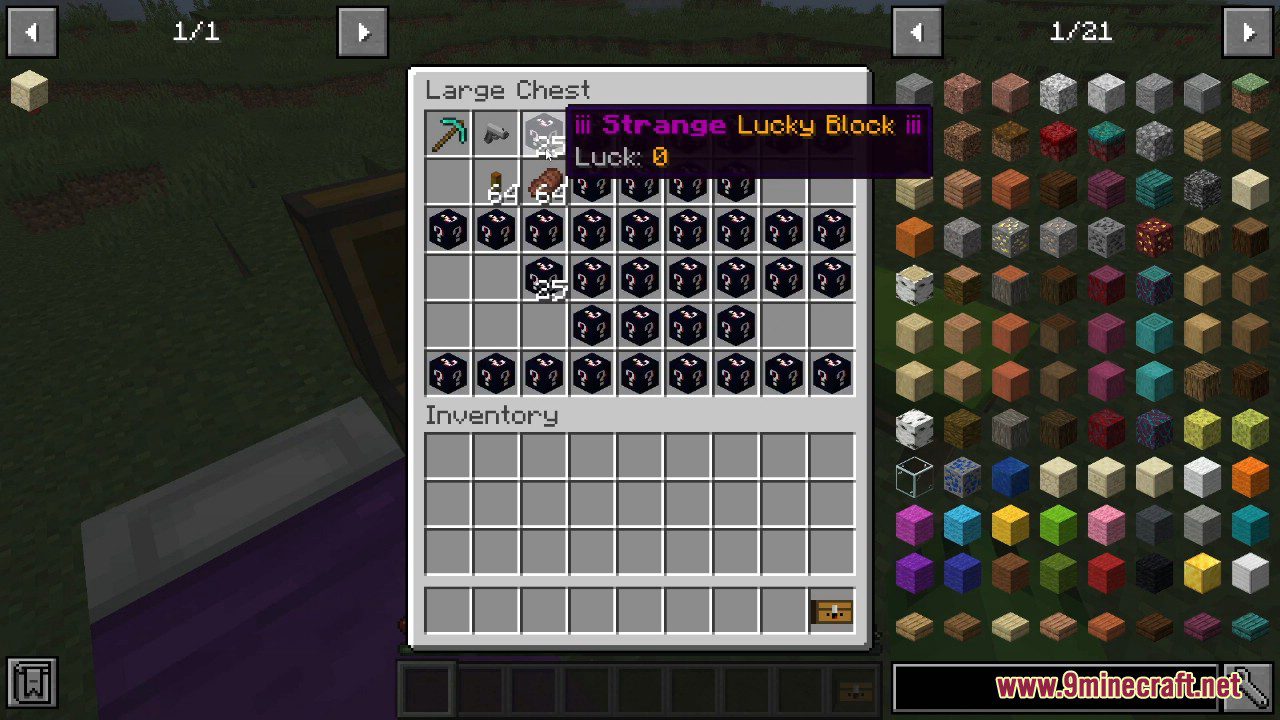Screen dimensions: 1280x720
Task: Click the right arrow next to the 1/1 label
Action: [x=363, y=31]
